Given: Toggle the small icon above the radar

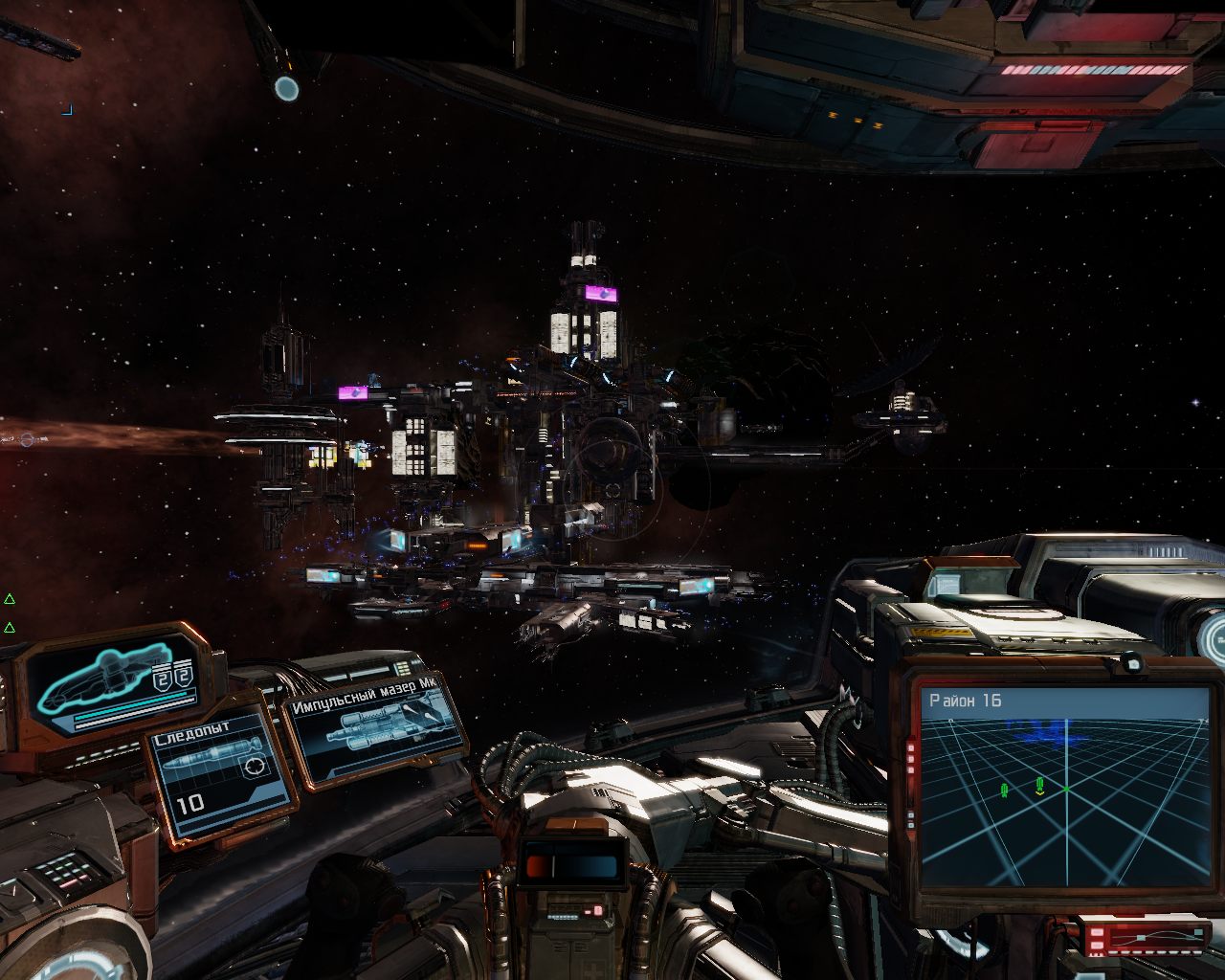Looking at the screenshot, I should 1132,663.
